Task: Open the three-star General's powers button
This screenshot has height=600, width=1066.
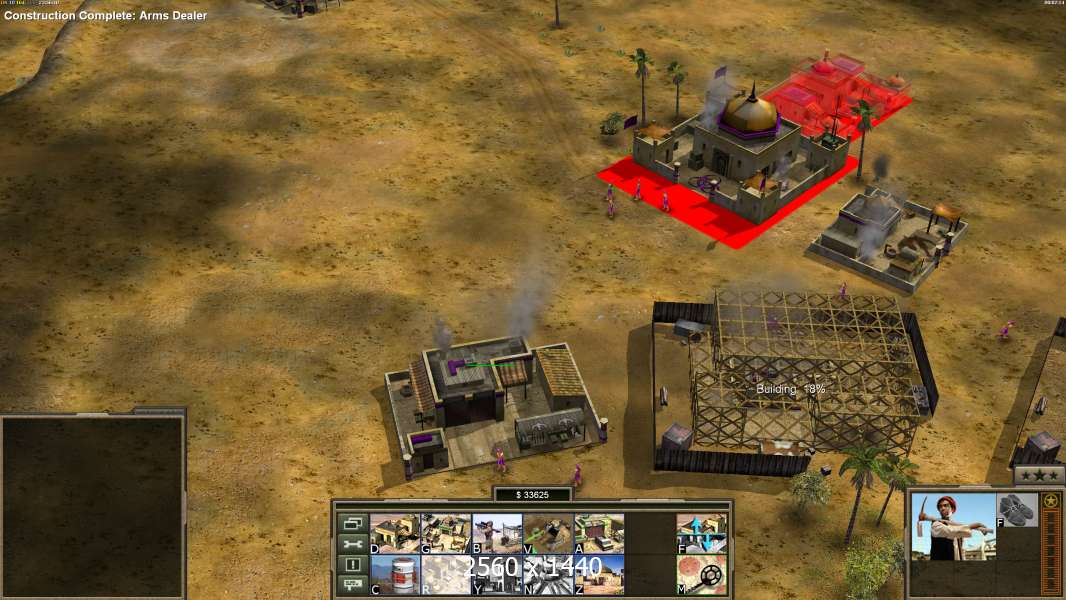Action: pyautogui.click(x=1039, y=475)
